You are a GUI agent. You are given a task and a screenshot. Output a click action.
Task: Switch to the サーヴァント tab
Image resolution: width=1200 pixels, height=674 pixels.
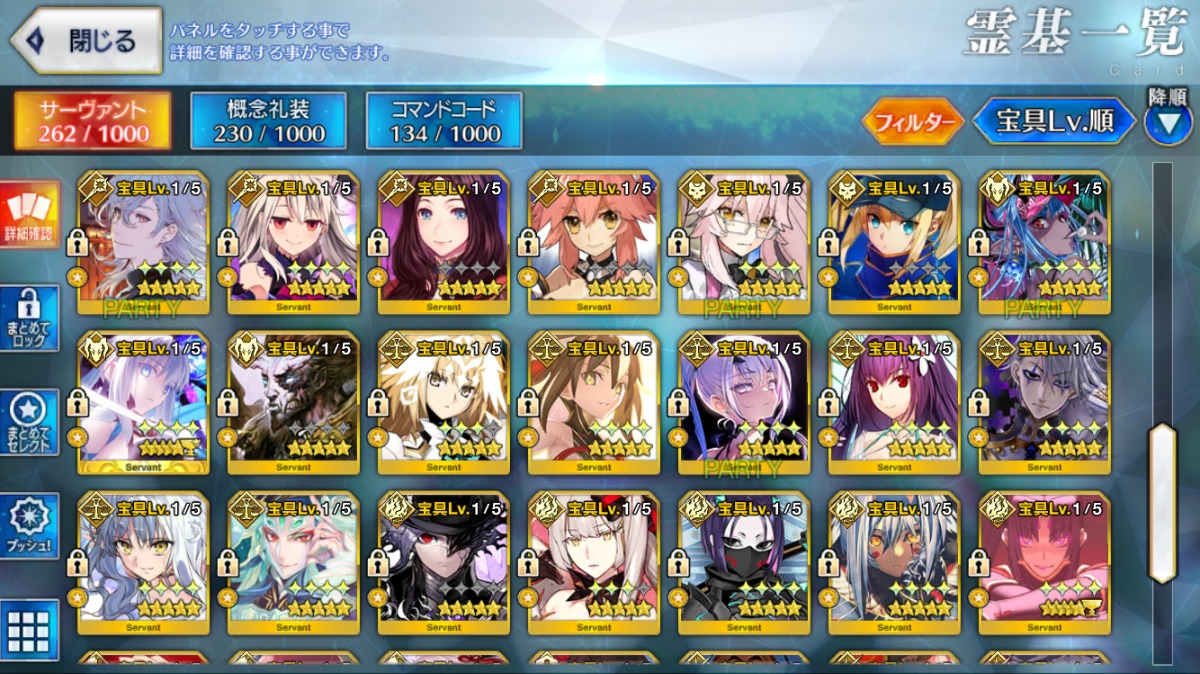(93, 121)
